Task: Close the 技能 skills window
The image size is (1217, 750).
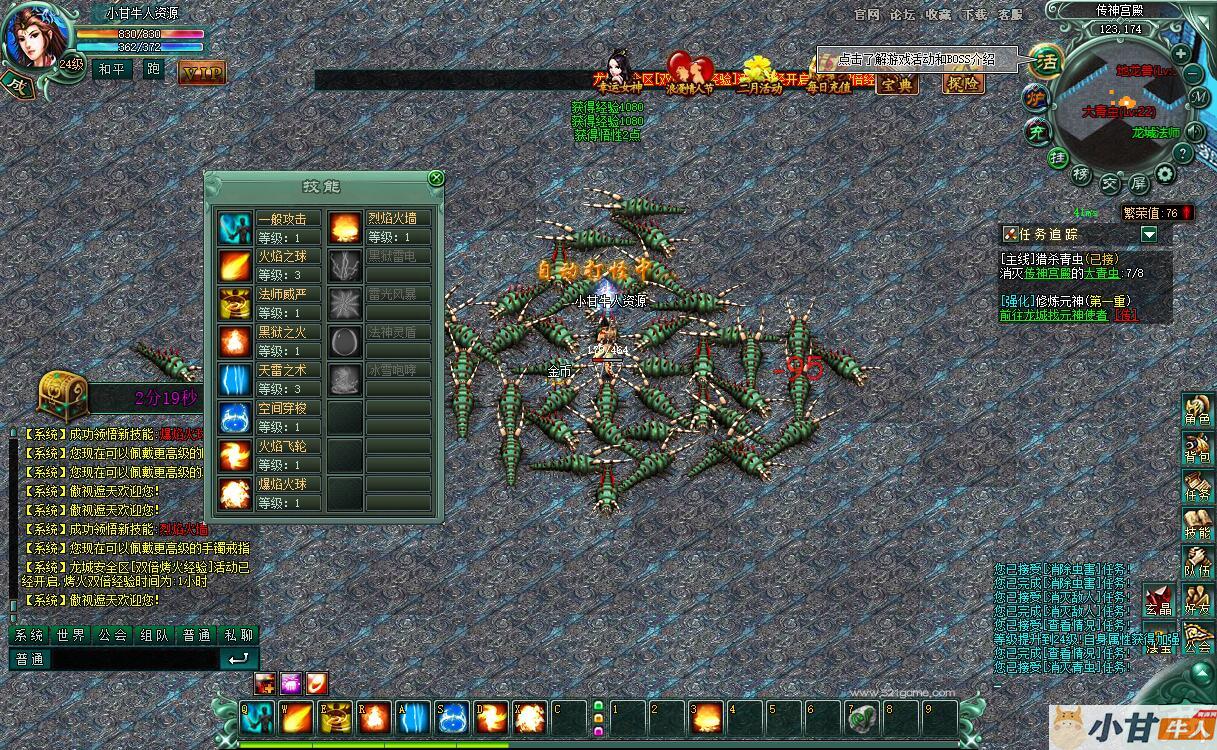Action: coord(436,178)
